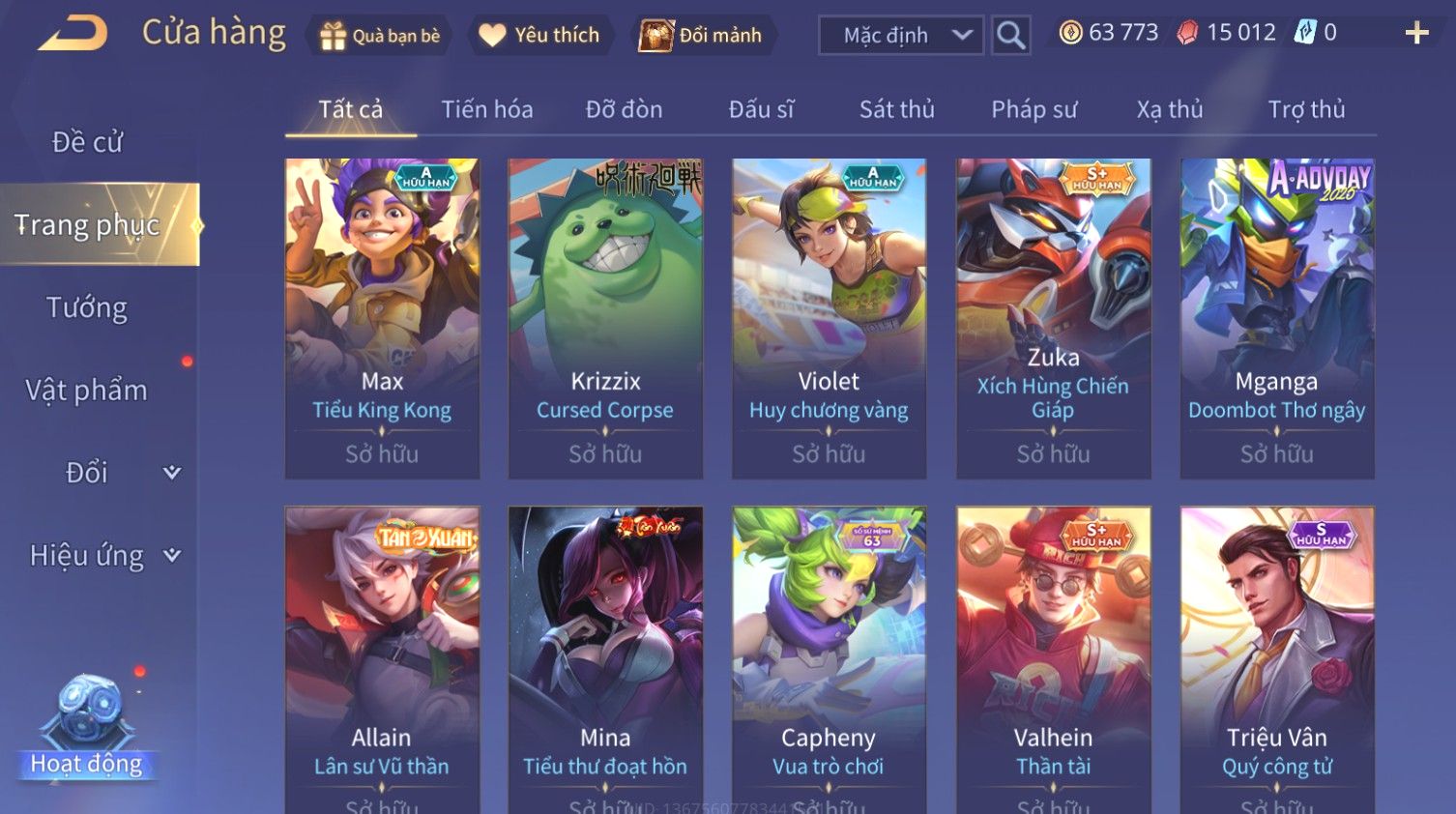Expand the Mặc định sort dropdown

tap(900, 36)
